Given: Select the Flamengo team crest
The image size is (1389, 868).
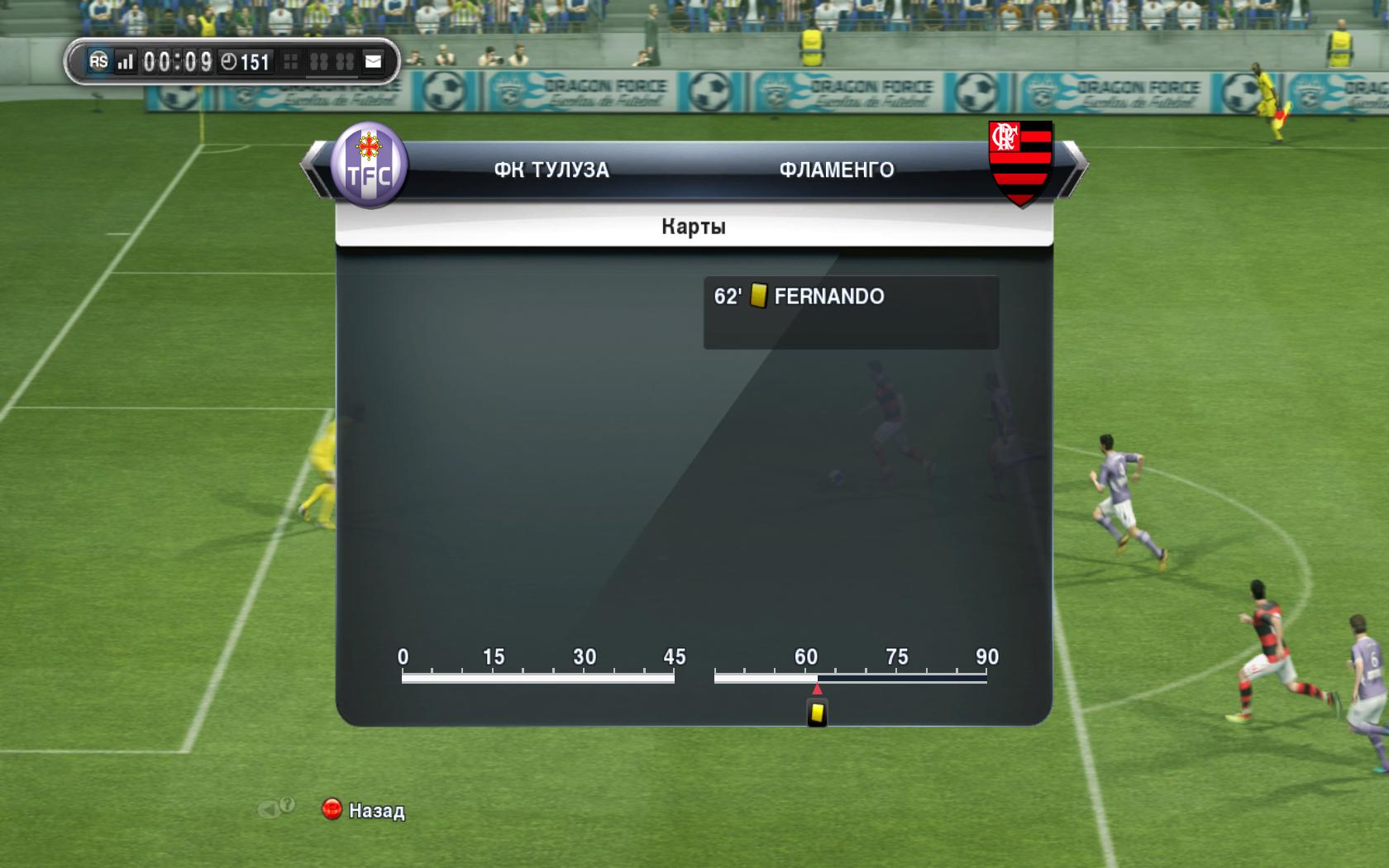Looking at the screenshot, I should click(1020, 162).
